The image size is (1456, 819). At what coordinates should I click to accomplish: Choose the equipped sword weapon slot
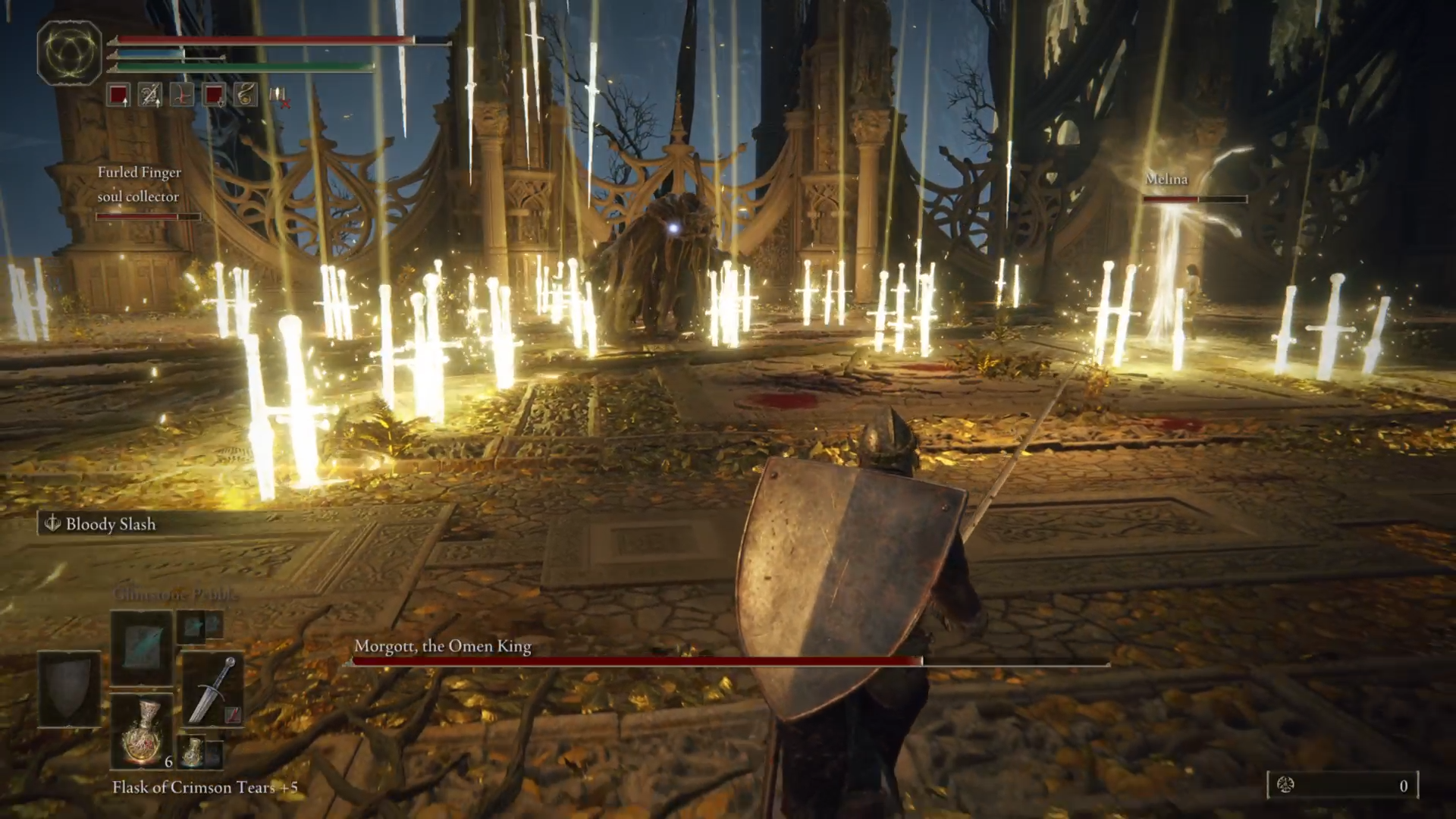click(213, 689)
